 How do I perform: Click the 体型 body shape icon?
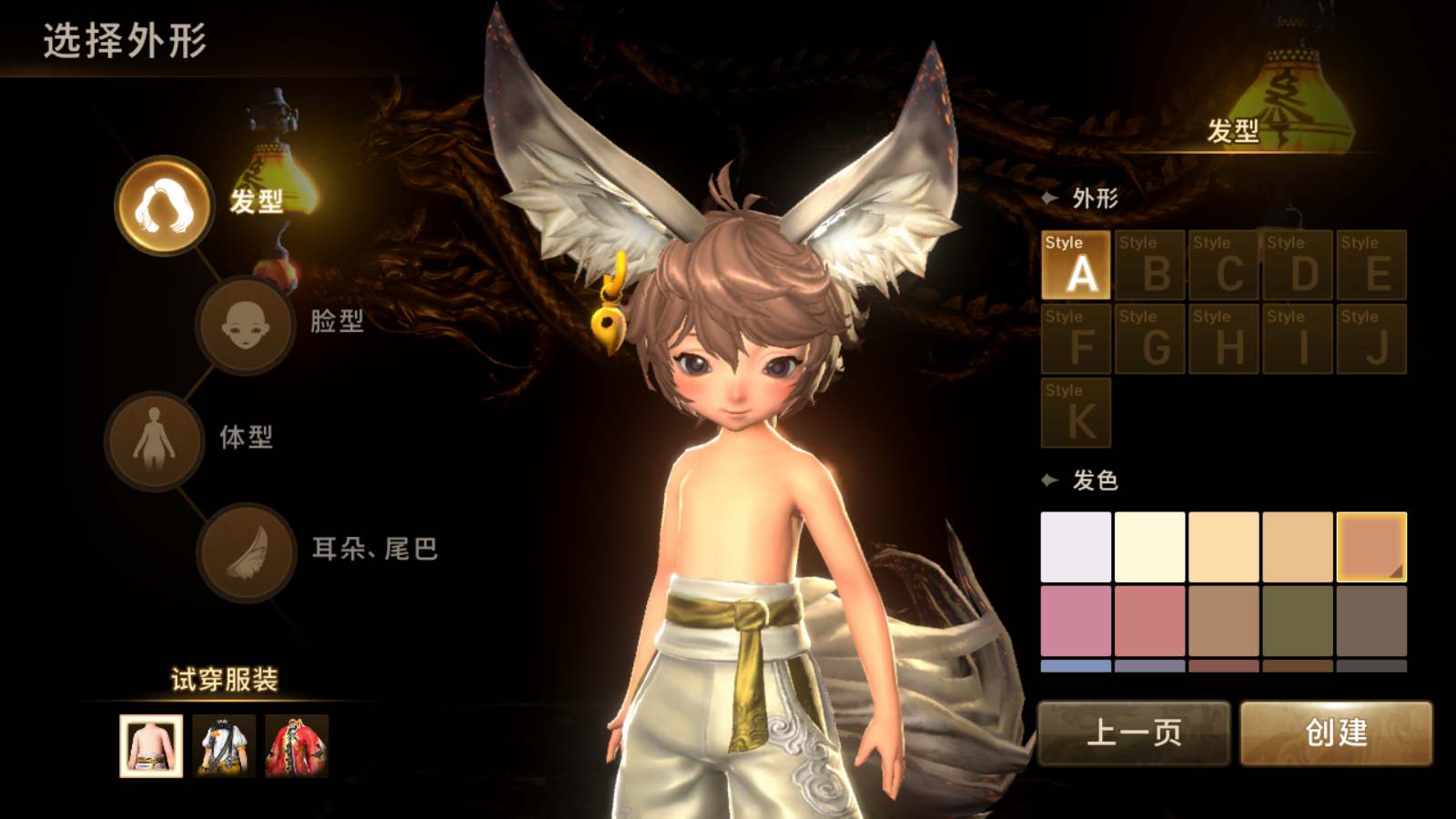pyautogui.click(x=155, y=439)
